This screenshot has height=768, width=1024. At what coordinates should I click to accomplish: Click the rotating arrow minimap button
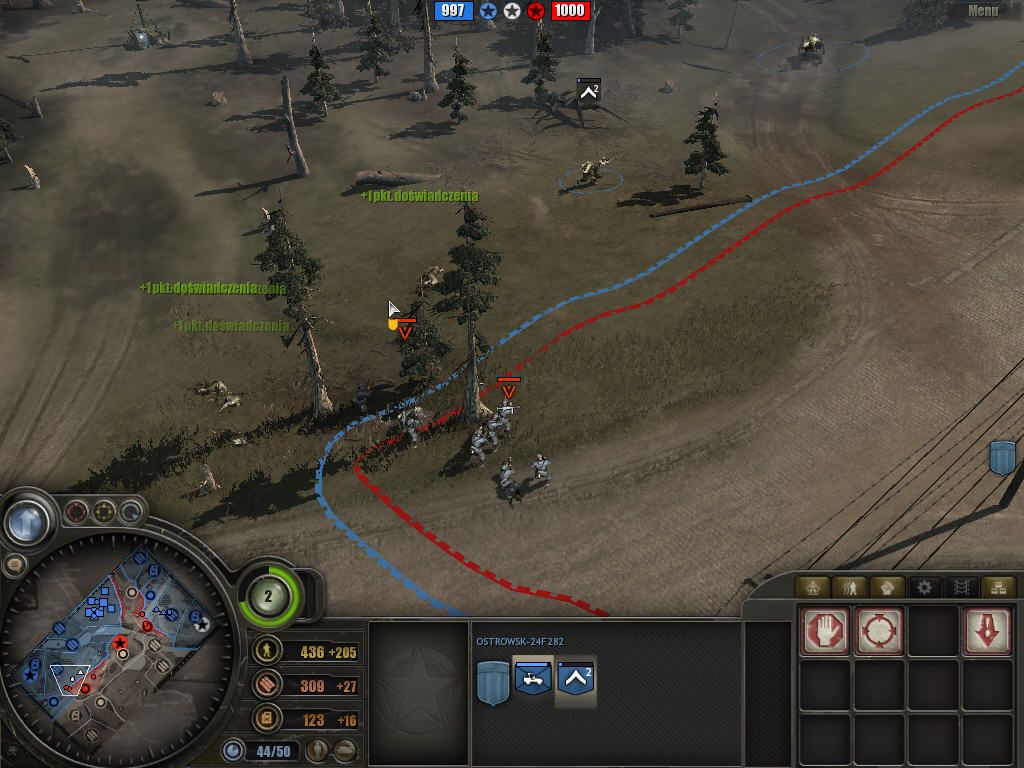point(131,513)
